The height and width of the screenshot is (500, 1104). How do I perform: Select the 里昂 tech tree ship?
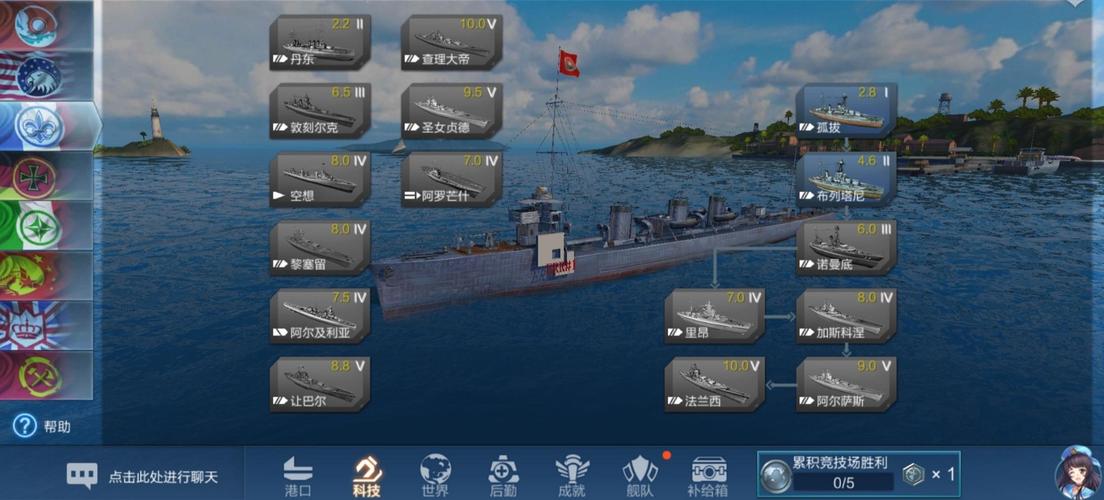(x=714, y=315)
